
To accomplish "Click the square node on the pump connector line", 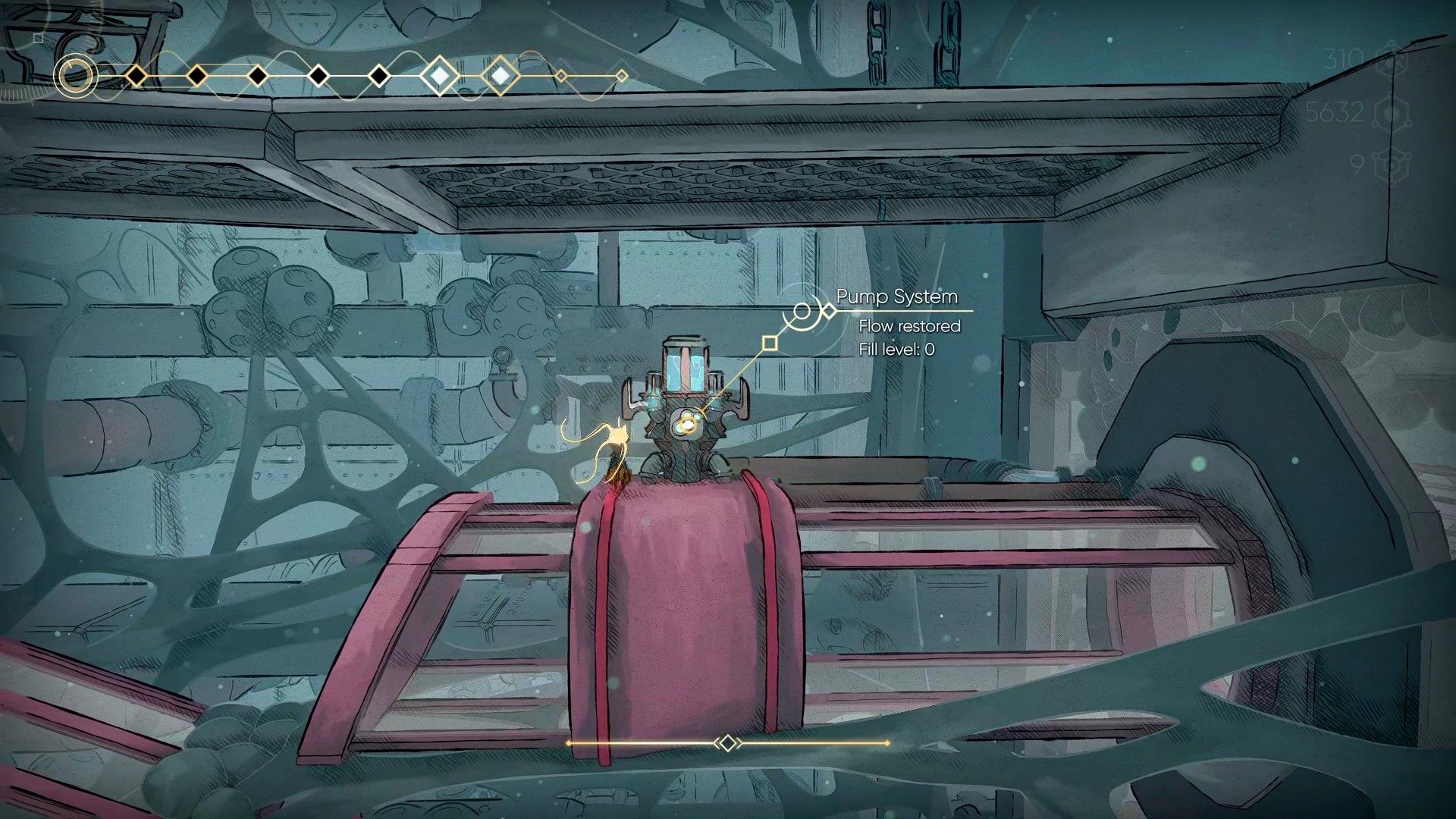I will 770,344.
